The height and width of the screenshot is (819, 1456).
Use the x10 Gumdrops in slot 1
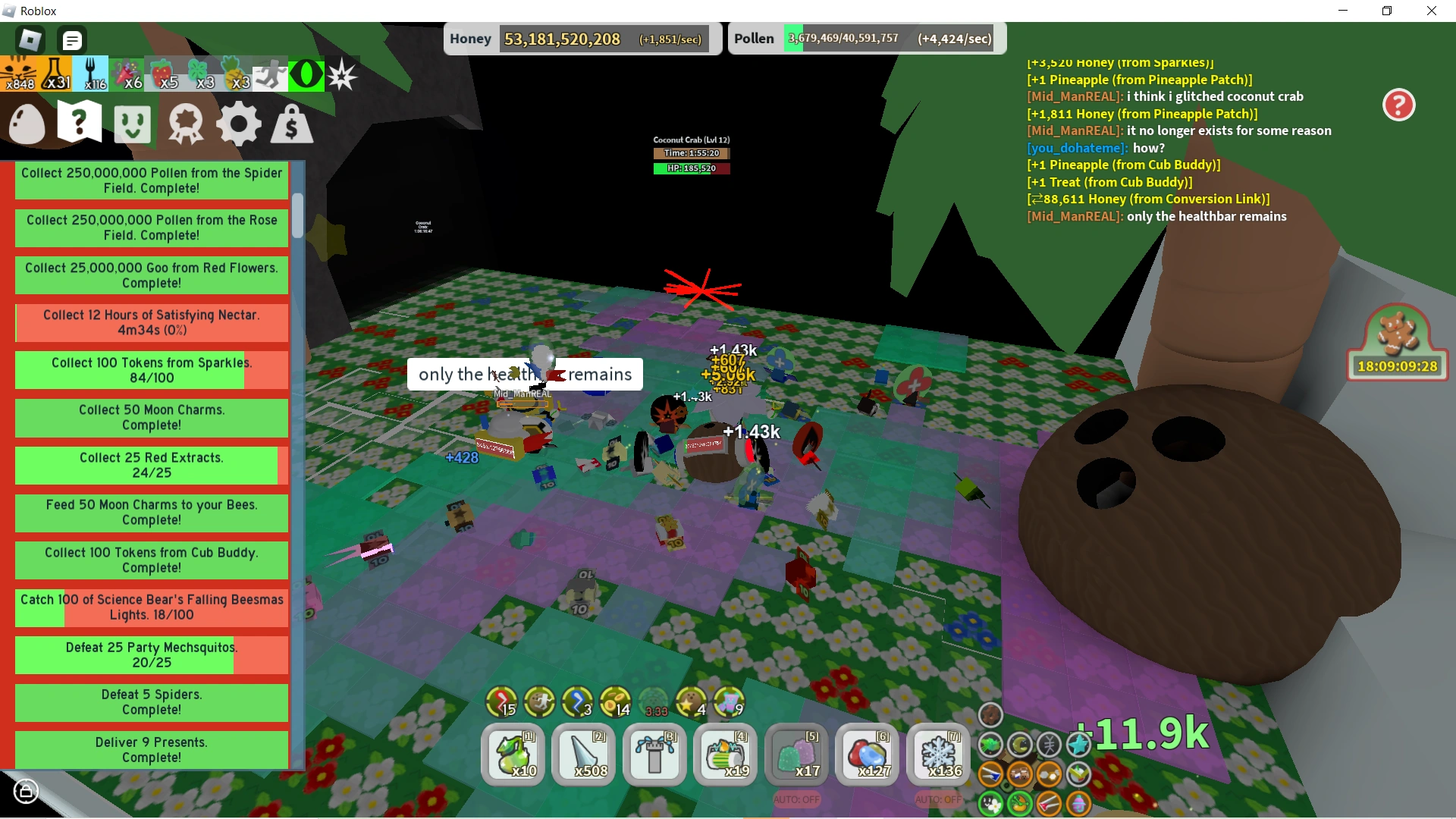point(513,755)
